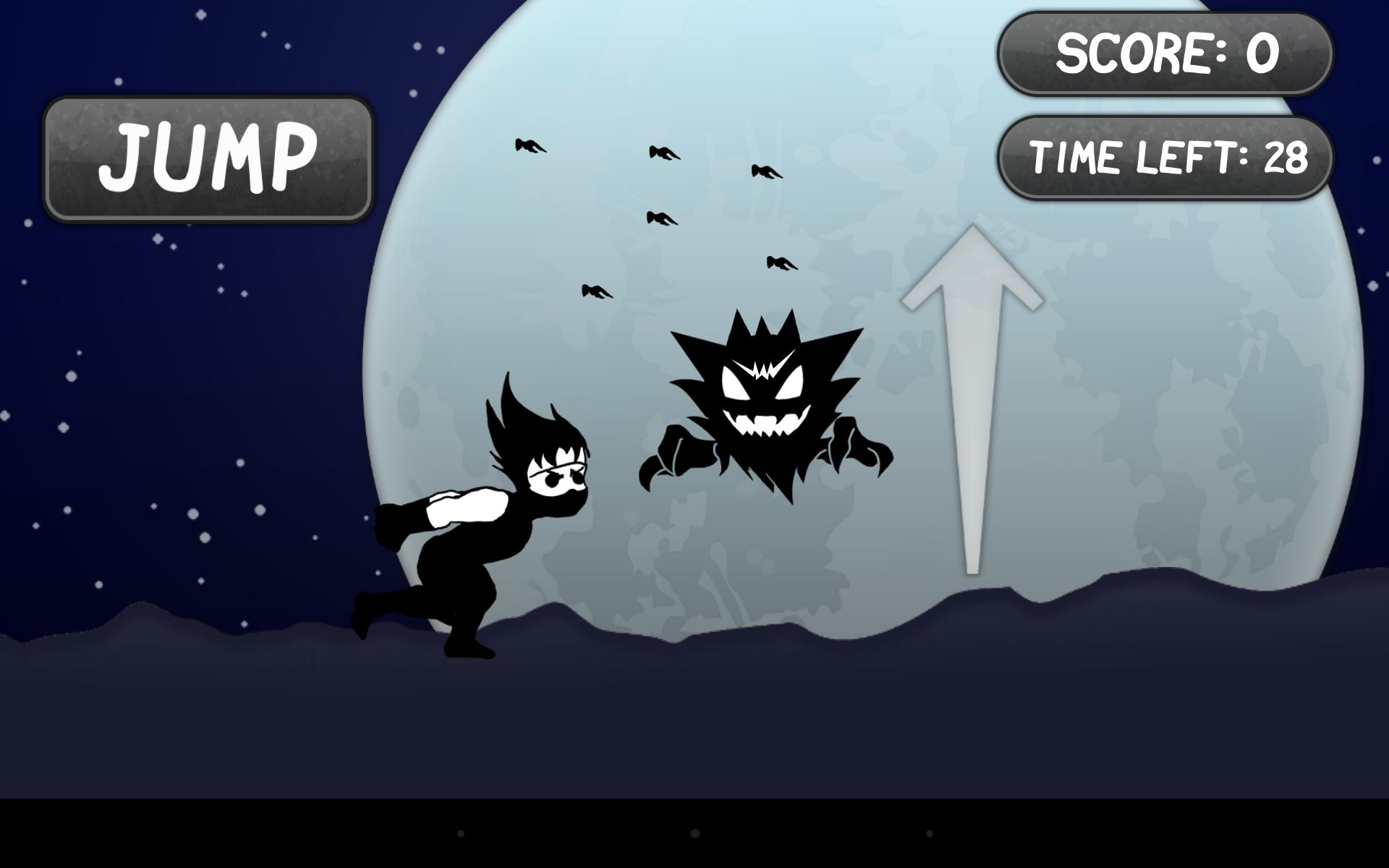1389x868 pixels.
Task: Tap the bat closest to the monster
Action: click(780, 264)
